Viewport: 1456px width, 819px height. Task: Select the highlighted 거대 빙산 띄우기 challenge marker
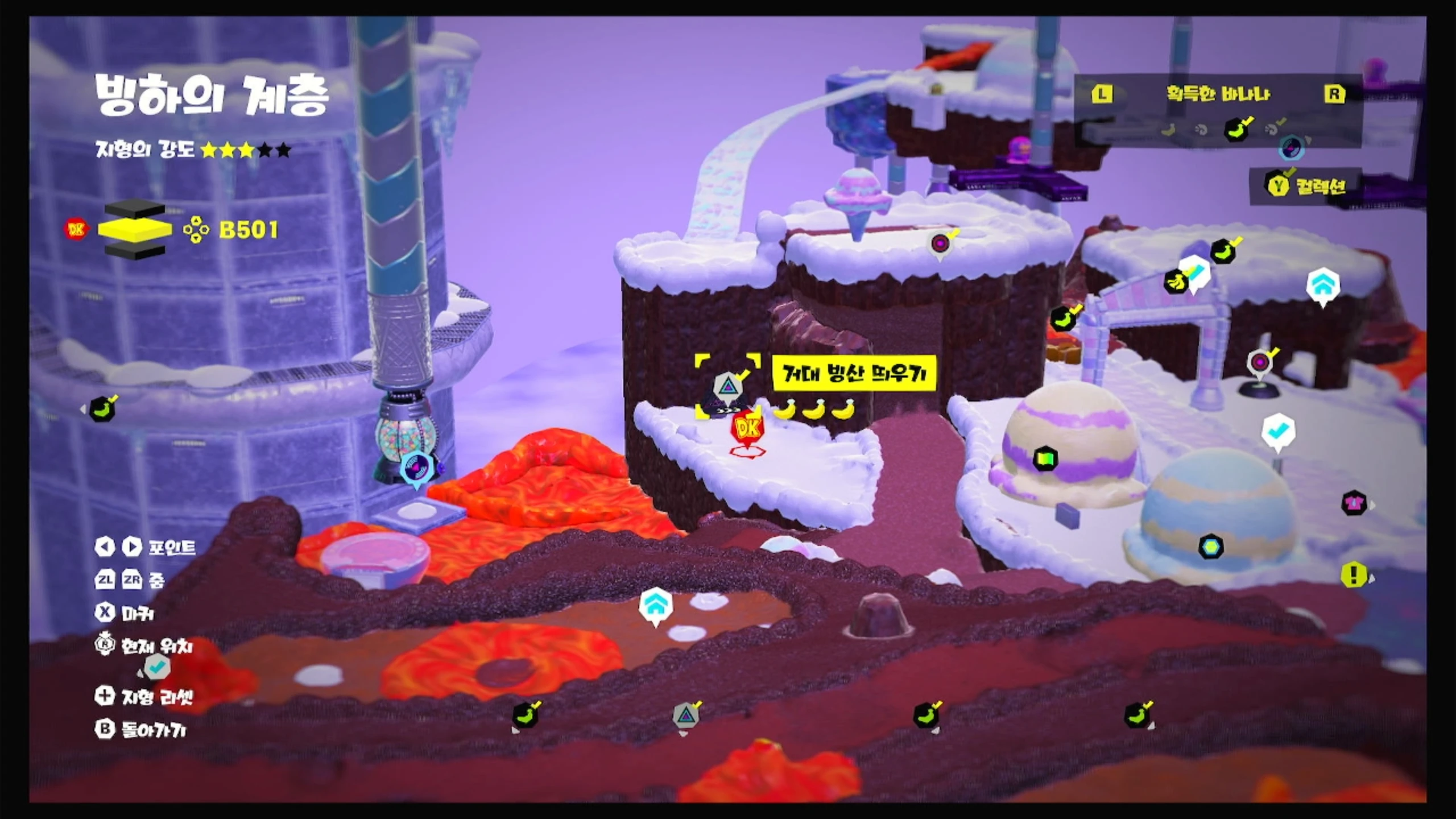(x=727, y=388)
